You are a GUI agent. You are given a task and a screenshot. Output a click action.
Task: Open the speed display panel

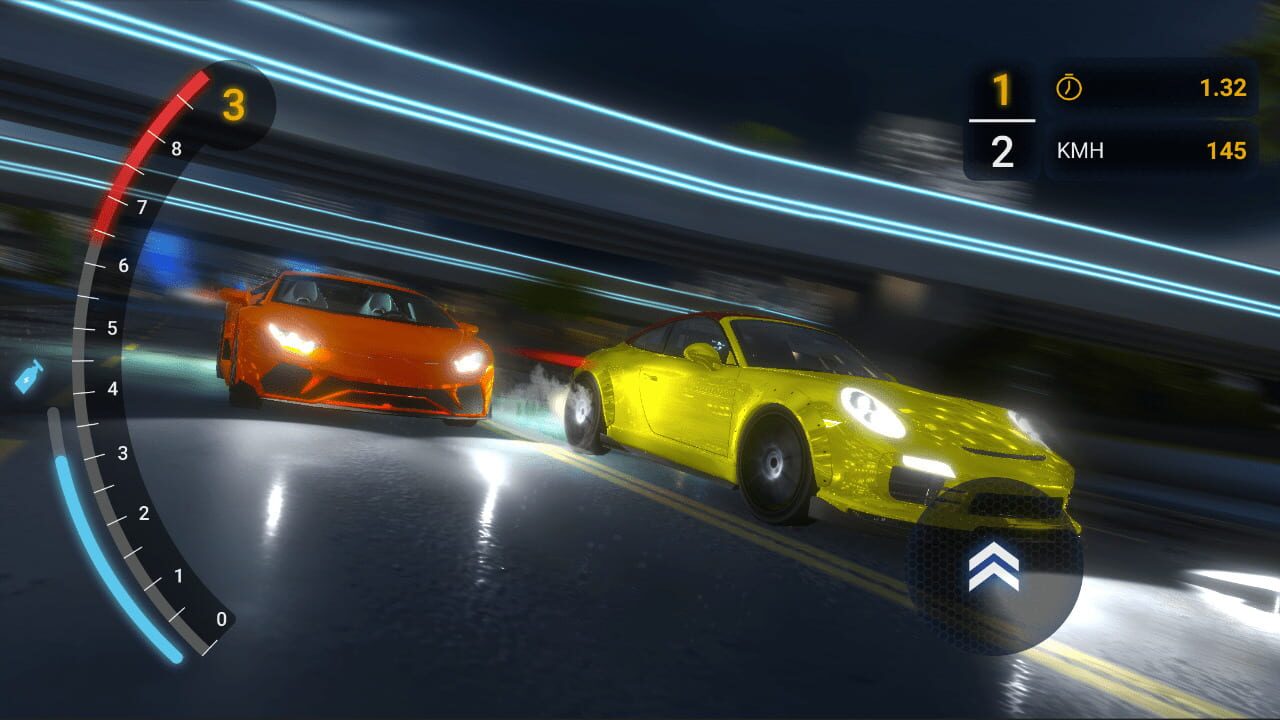coord(1150,152)
